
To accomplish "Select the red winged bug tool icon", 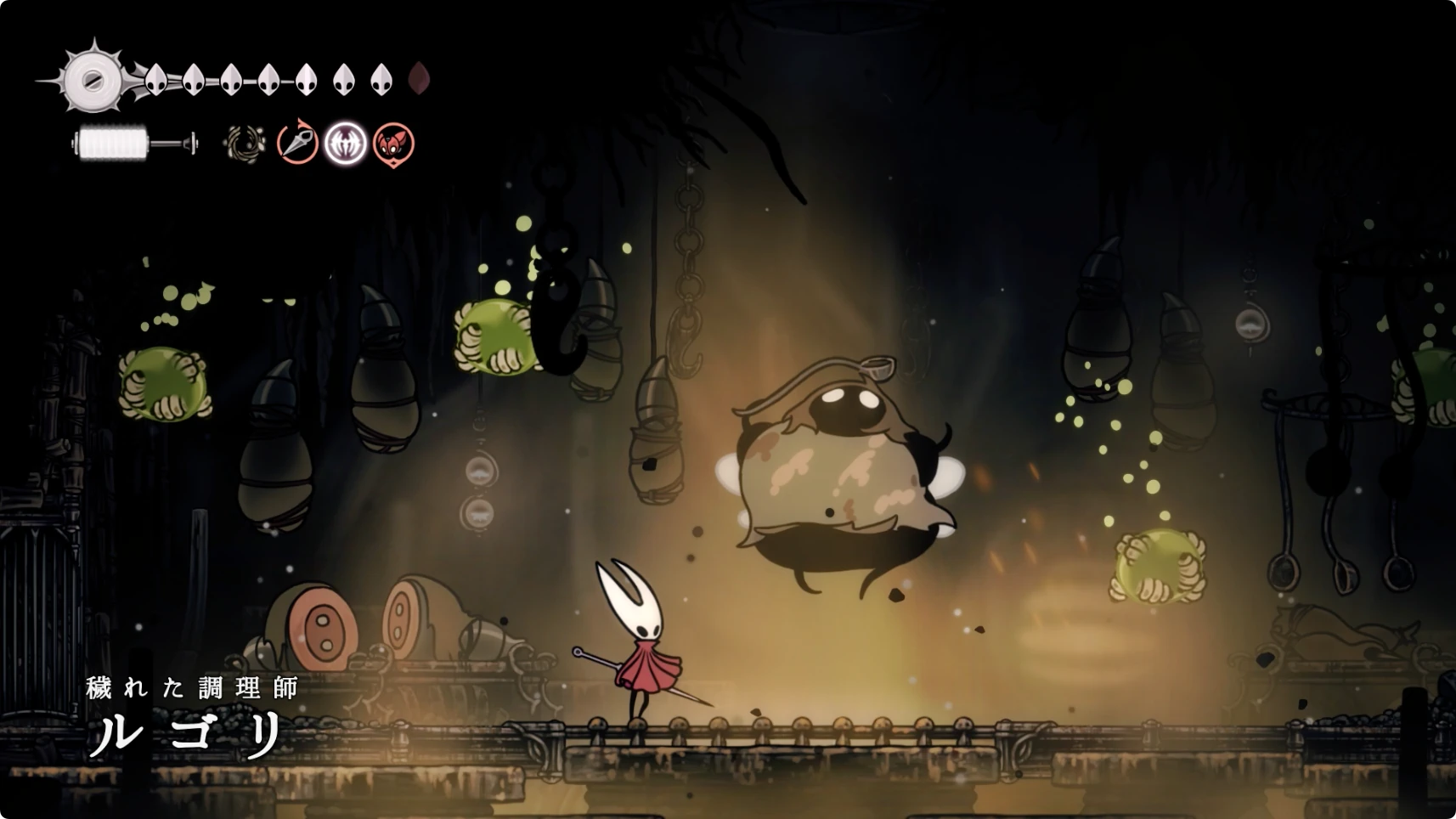I will point(393,144).
